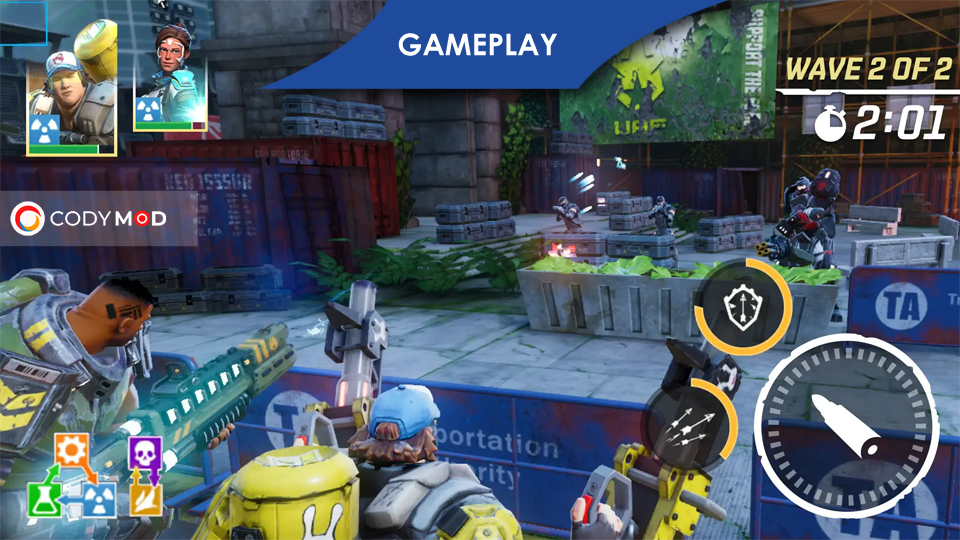
Task: Click the CODYMOD logo overlay
Action: tap(88, 217)
